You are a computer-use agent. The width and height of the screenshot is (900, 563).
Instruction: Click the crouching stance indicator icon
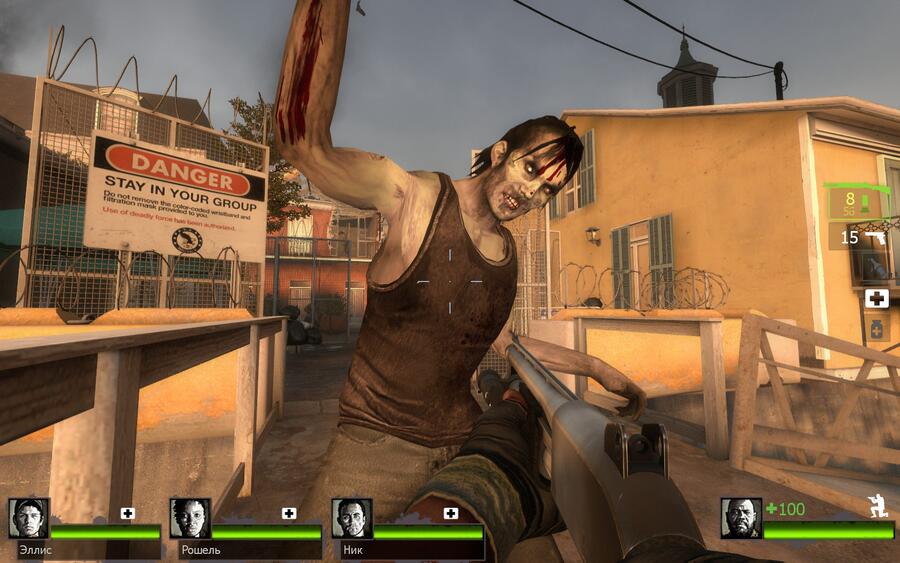click(879, 507)
